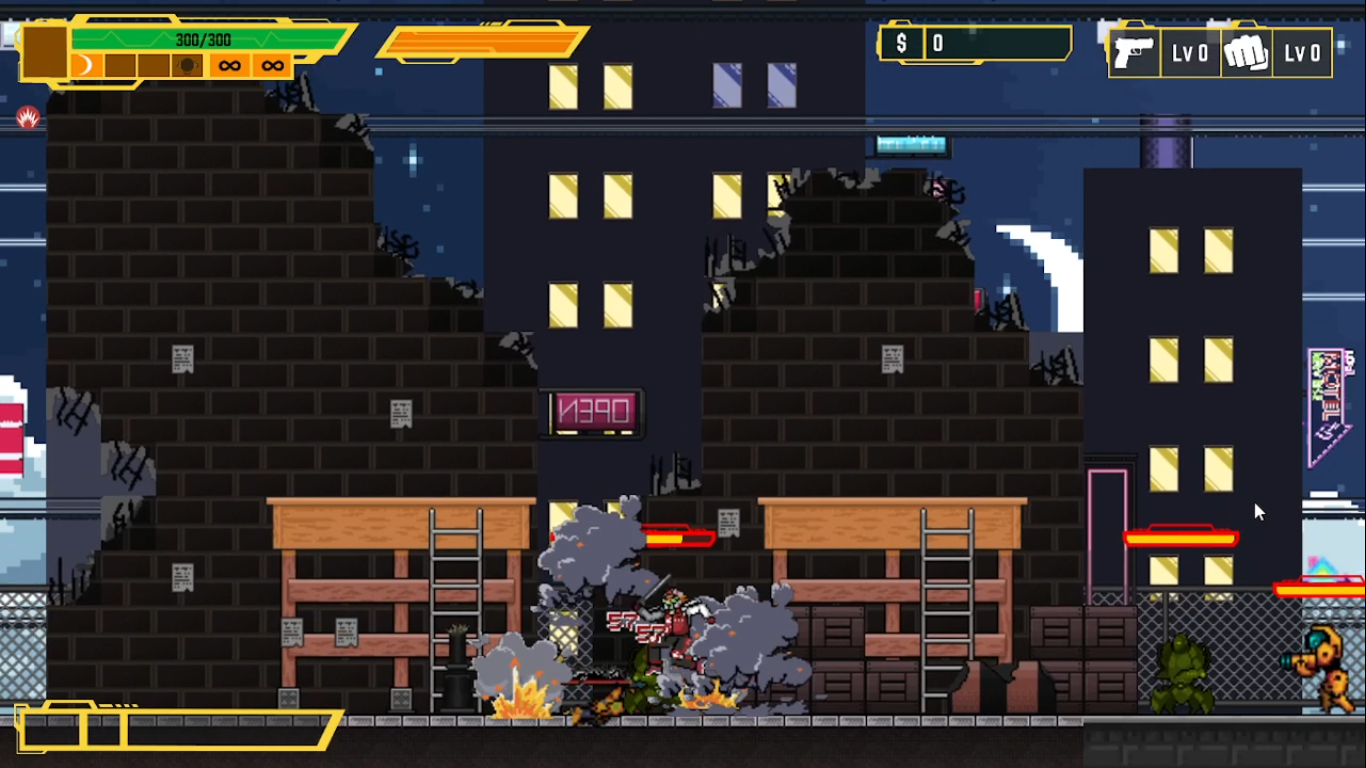Click the 300/300 green health bar
The width and height of the screenshot is (1366, 768).
[205, 38]
